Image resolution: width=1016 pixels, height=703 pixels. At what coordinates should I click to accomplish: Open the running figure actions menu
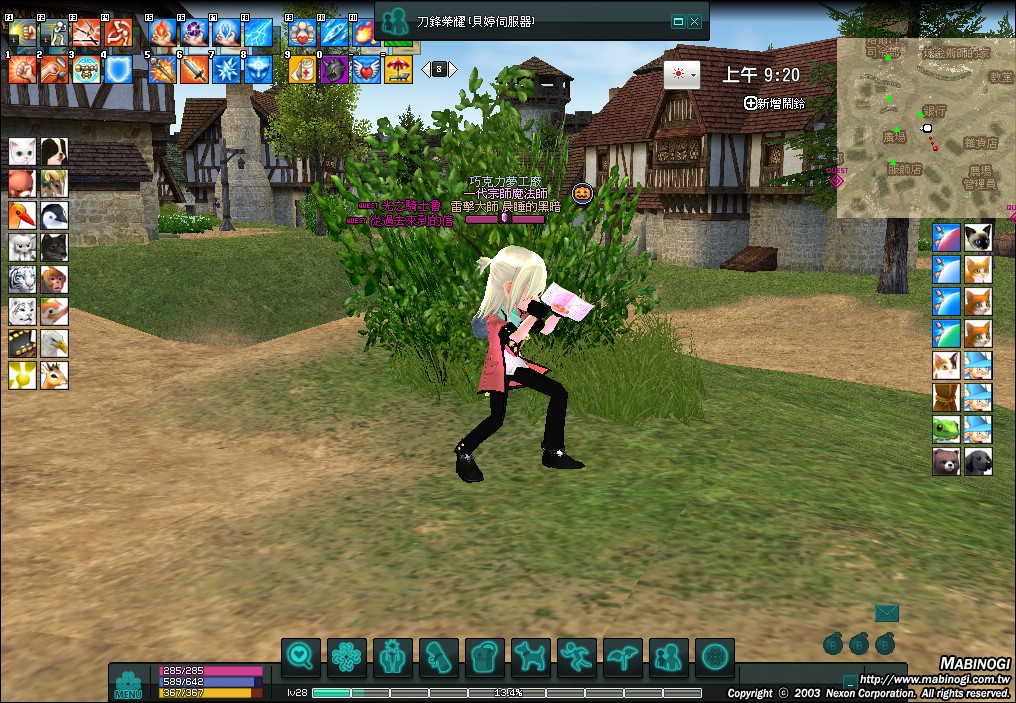point(577,657)
